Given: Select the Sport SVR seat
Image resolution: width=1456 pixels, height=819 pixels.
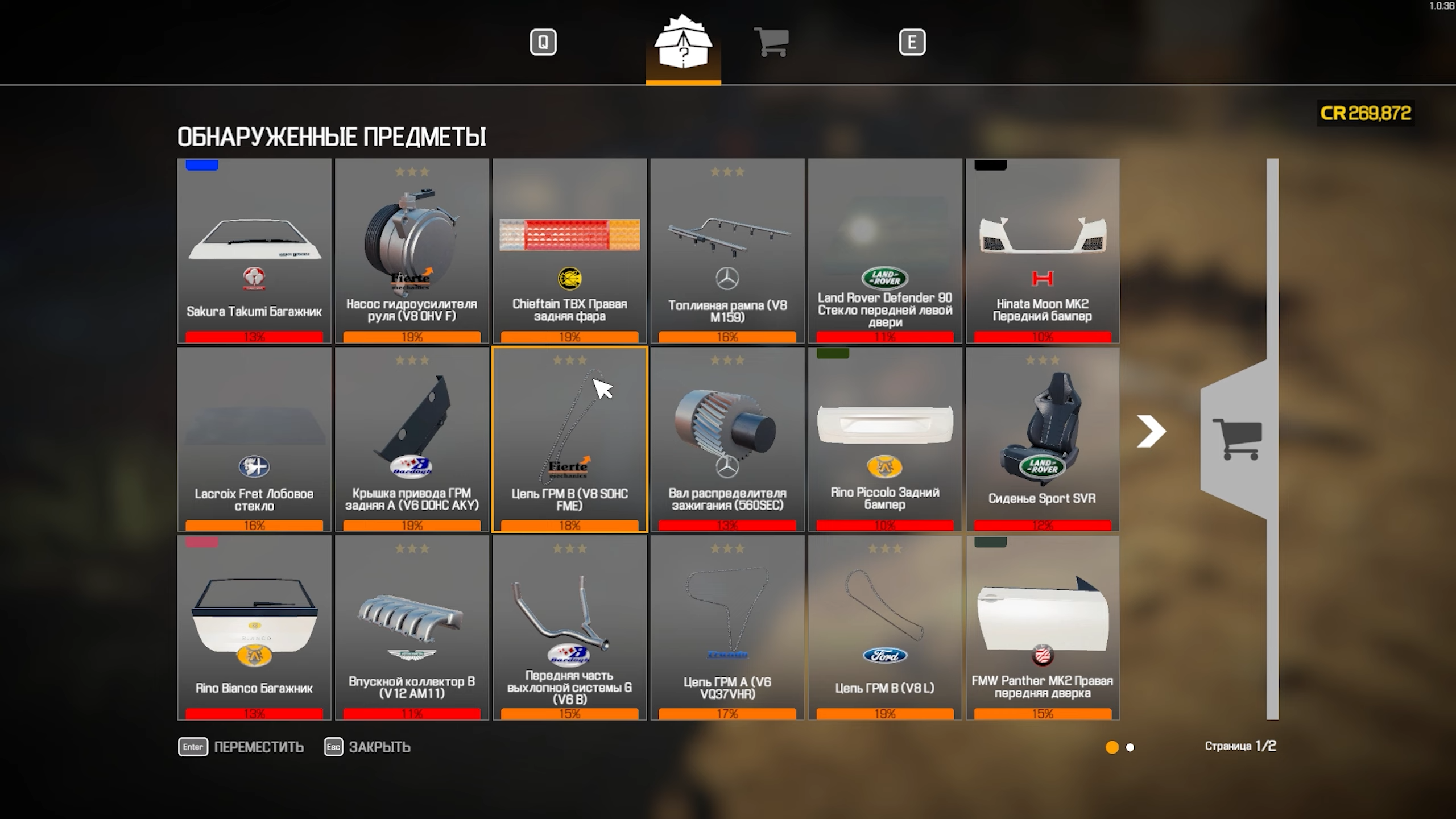Looking at the screenshot, I should click(1043, 439).
